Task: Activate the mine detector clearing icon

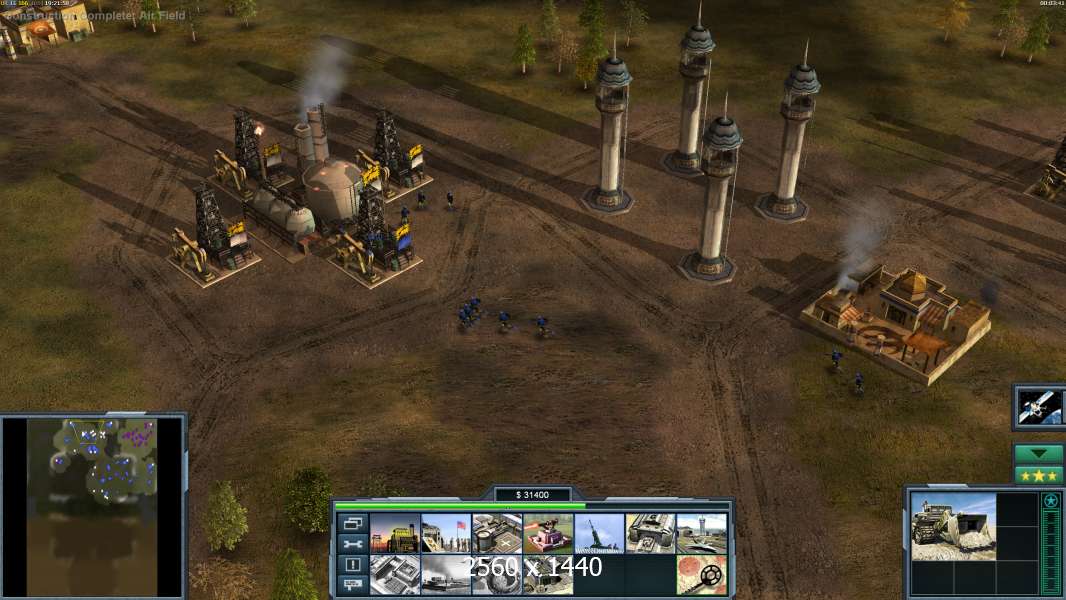Action: [x=701, y=575]
